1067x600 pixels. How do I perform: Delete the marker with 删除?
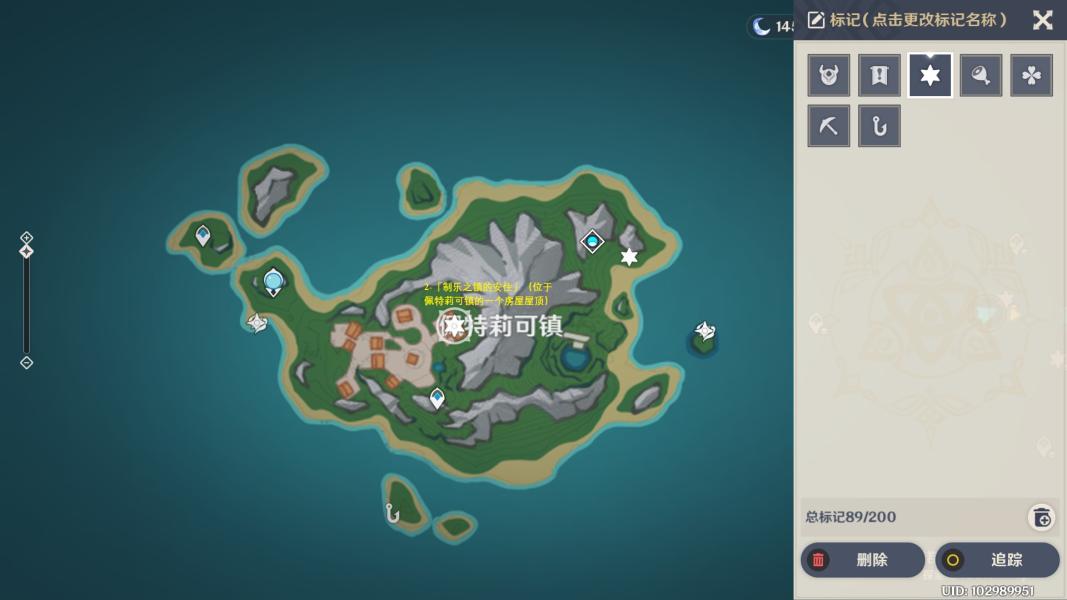click(862, 560)
